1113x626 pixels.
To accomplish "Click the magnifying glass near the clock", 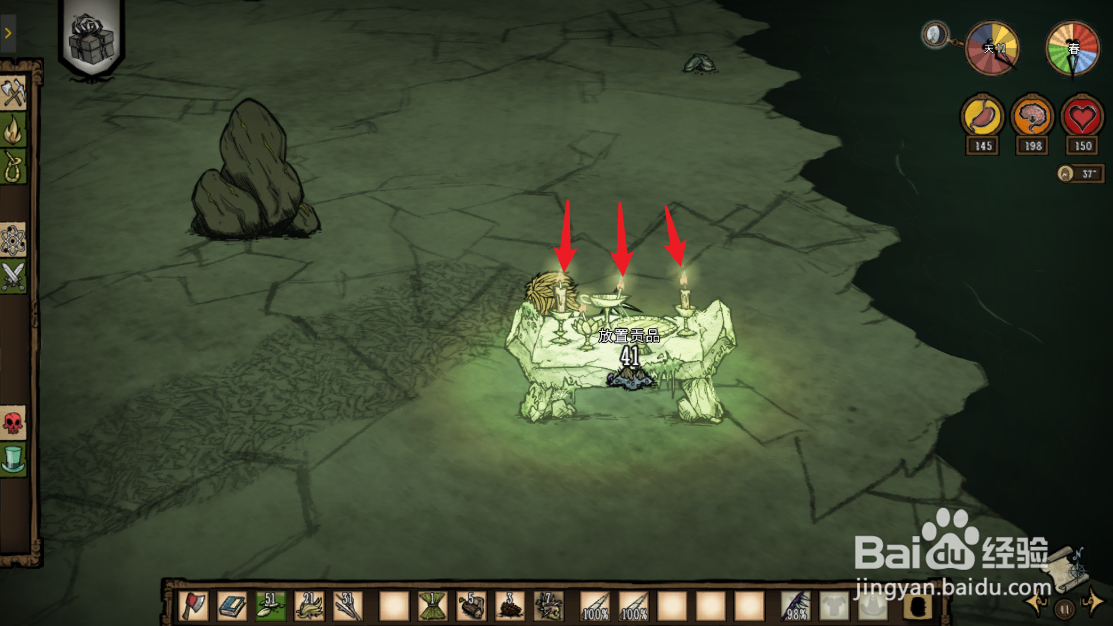I will (x=936, y=36).
